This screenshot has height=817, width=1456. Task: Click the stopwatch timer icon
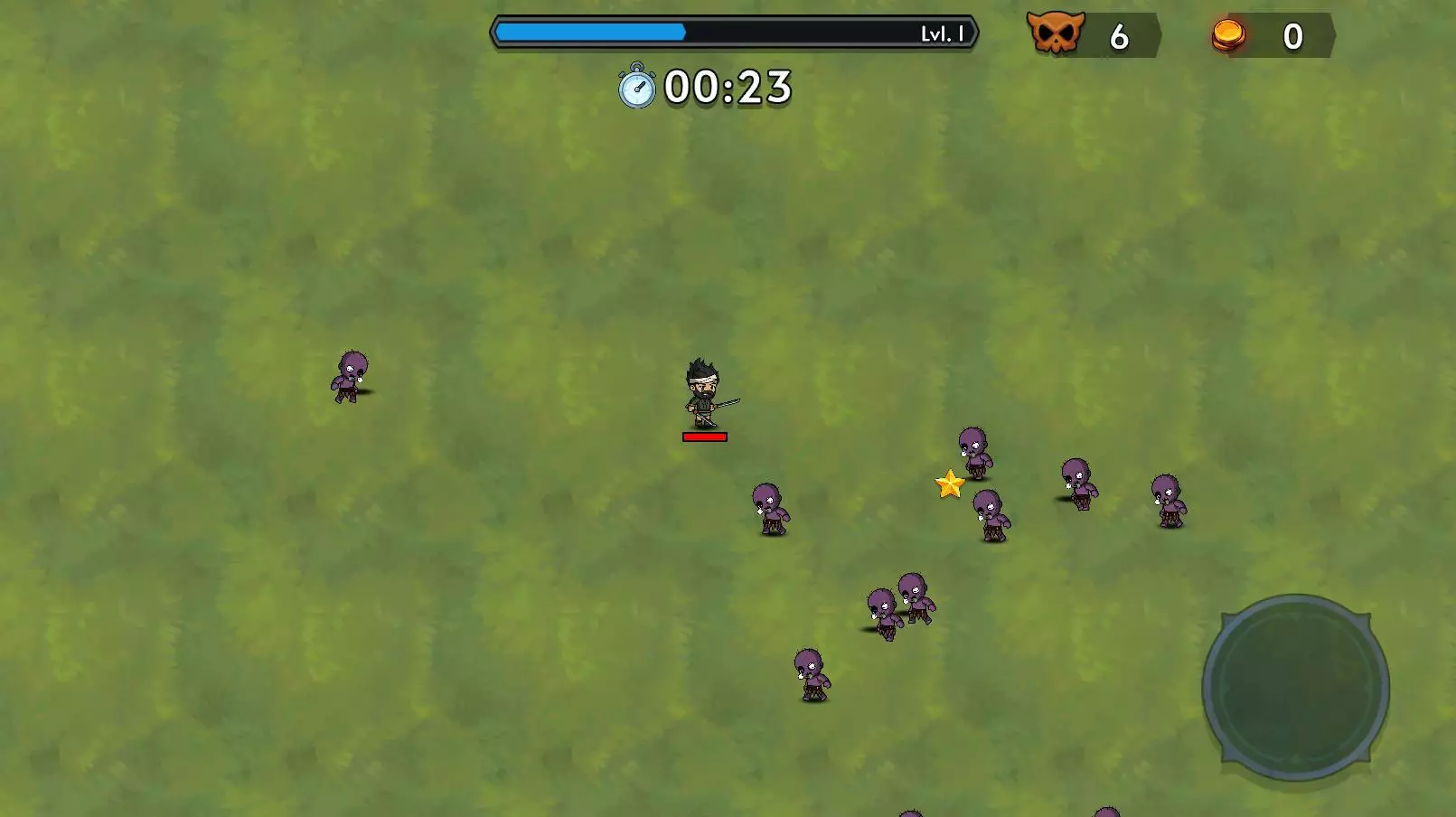click(x=635, y=89)
